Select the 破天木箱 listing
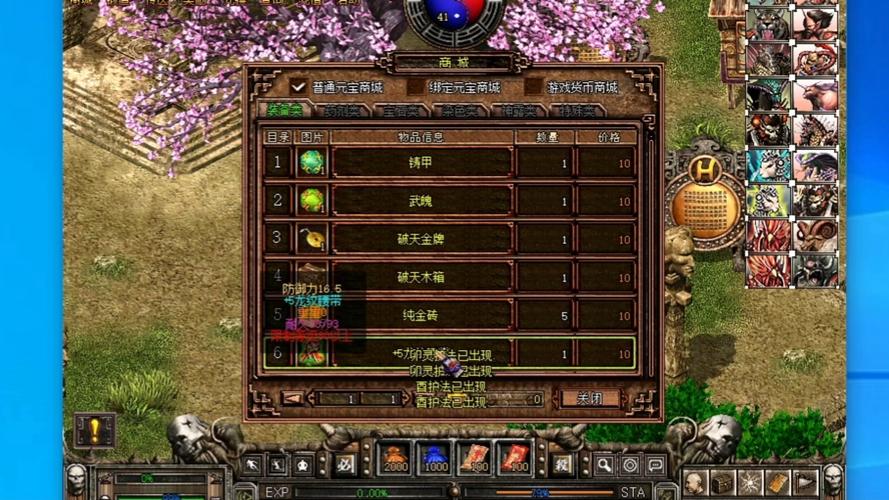This screenshot has width=889, height=500. pos(421,277)
